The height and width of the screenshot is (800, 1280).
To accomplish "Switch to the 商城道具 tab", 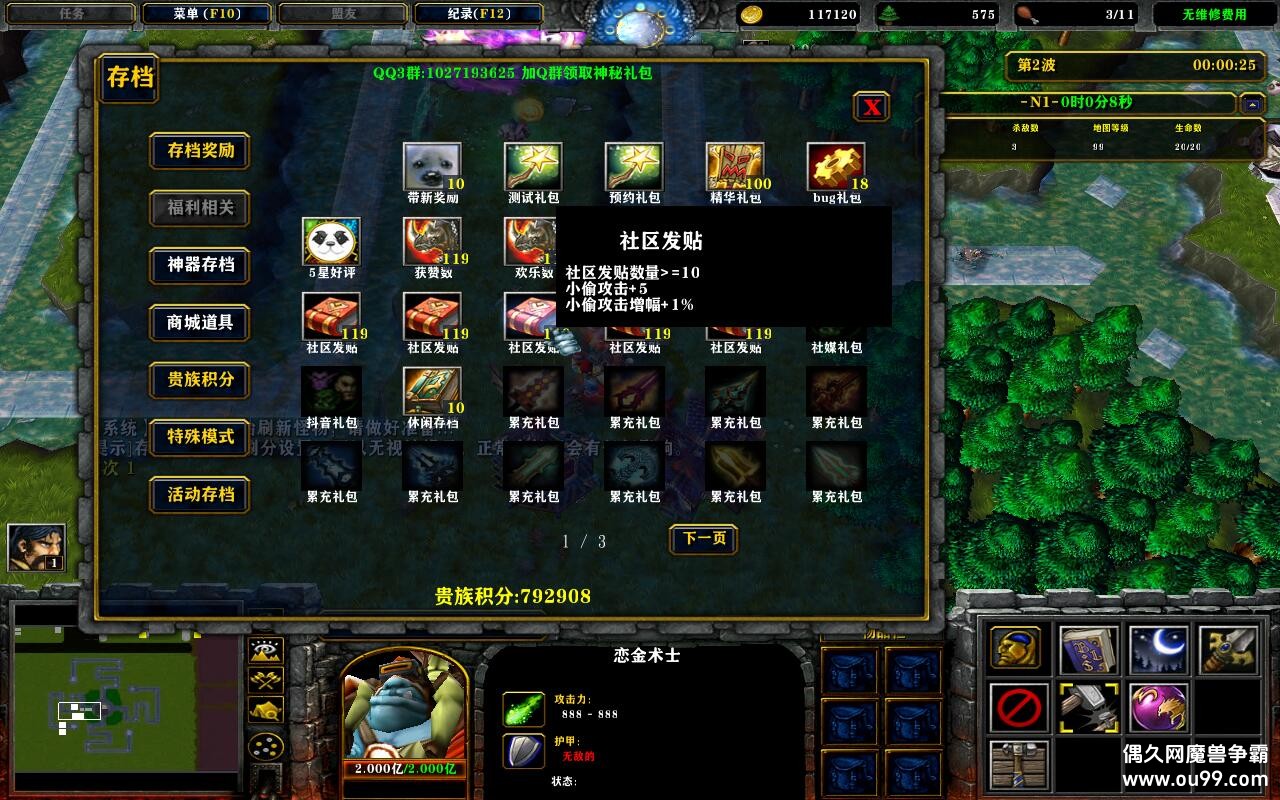I will 199,323.
